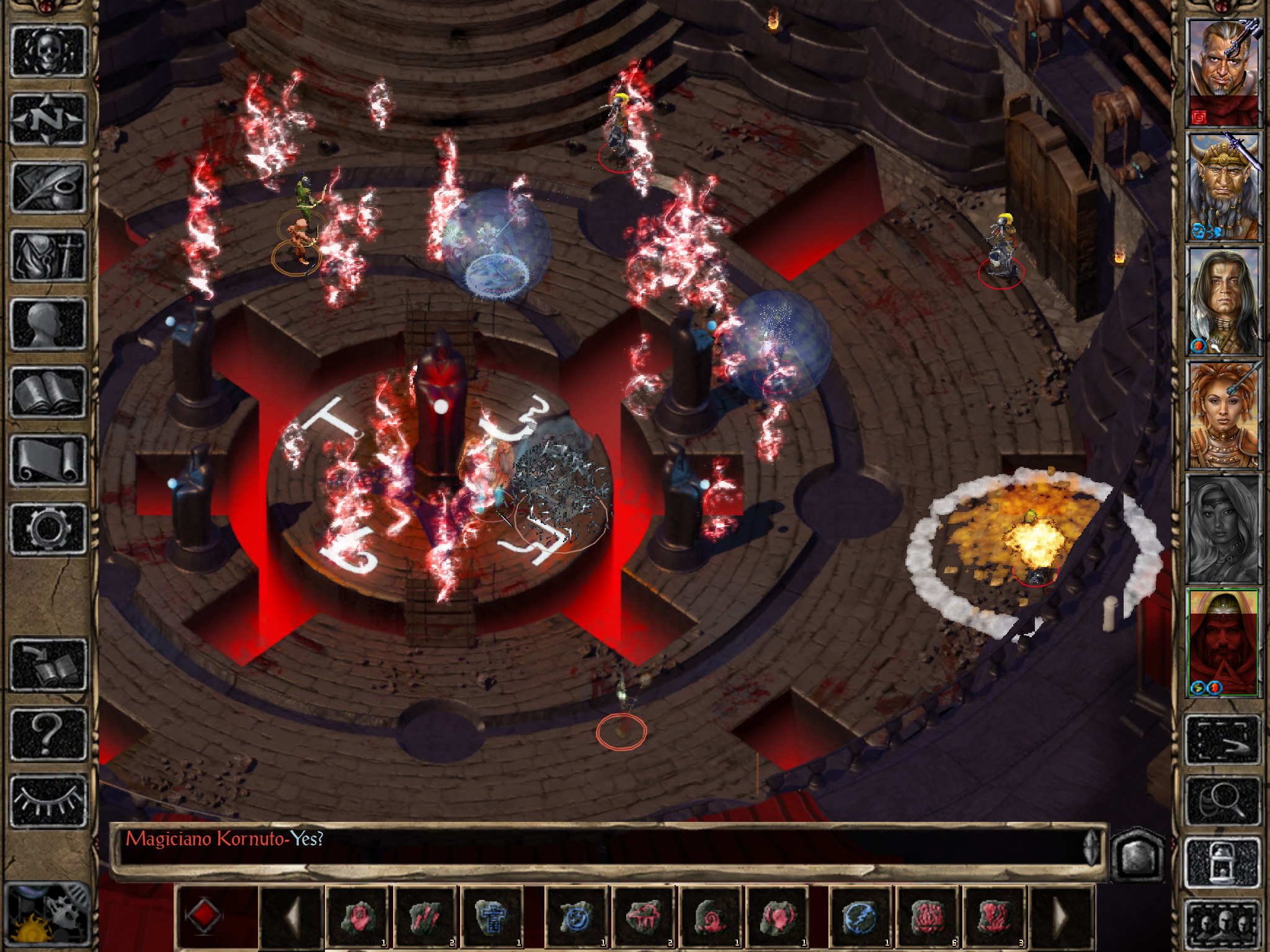Open the priest scroll screen
Viewport: 1270px width, 952px height.
coord(48,460)
